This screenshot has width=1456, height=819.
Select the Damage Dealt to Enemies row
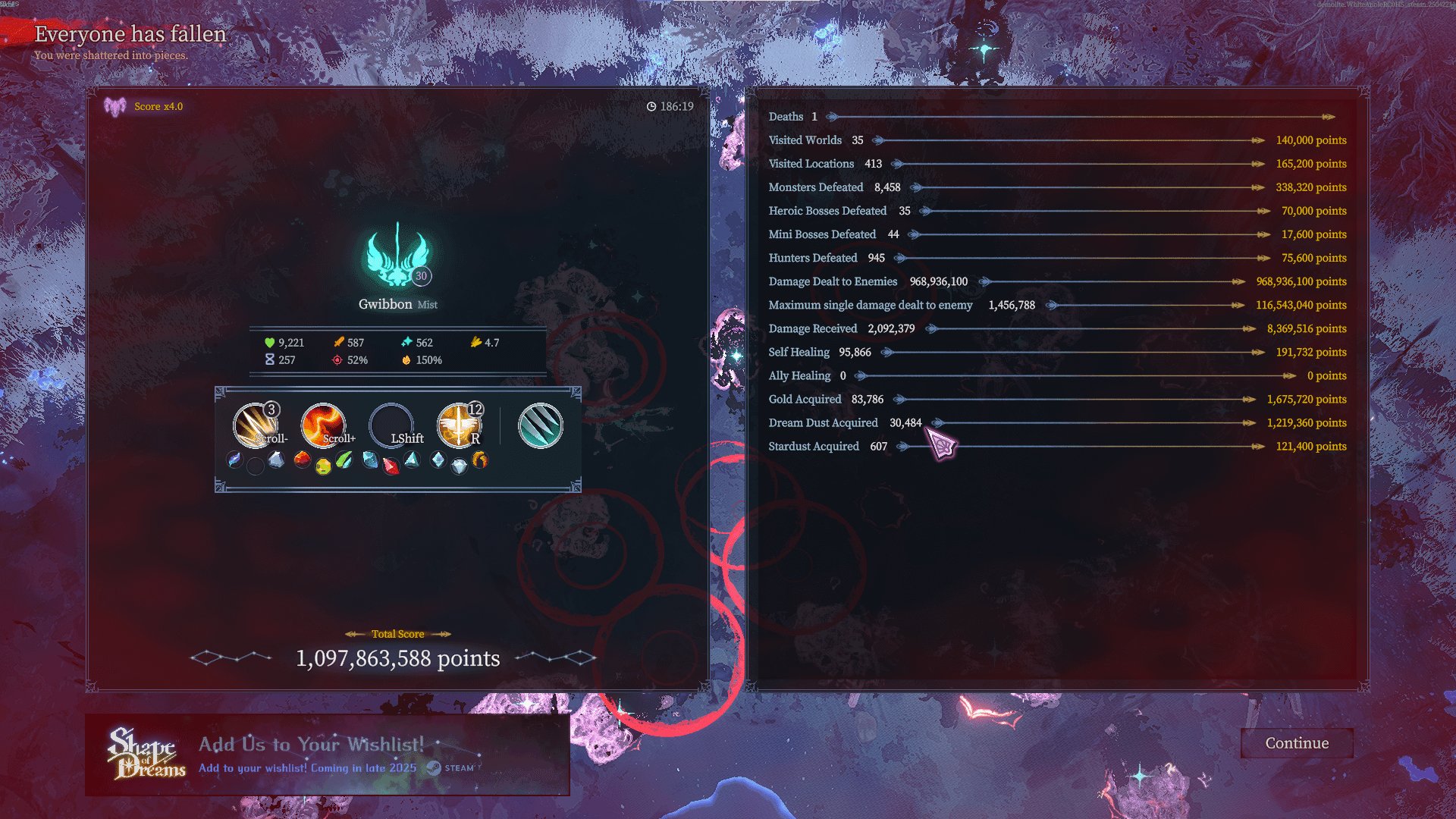coord(1057,281)
